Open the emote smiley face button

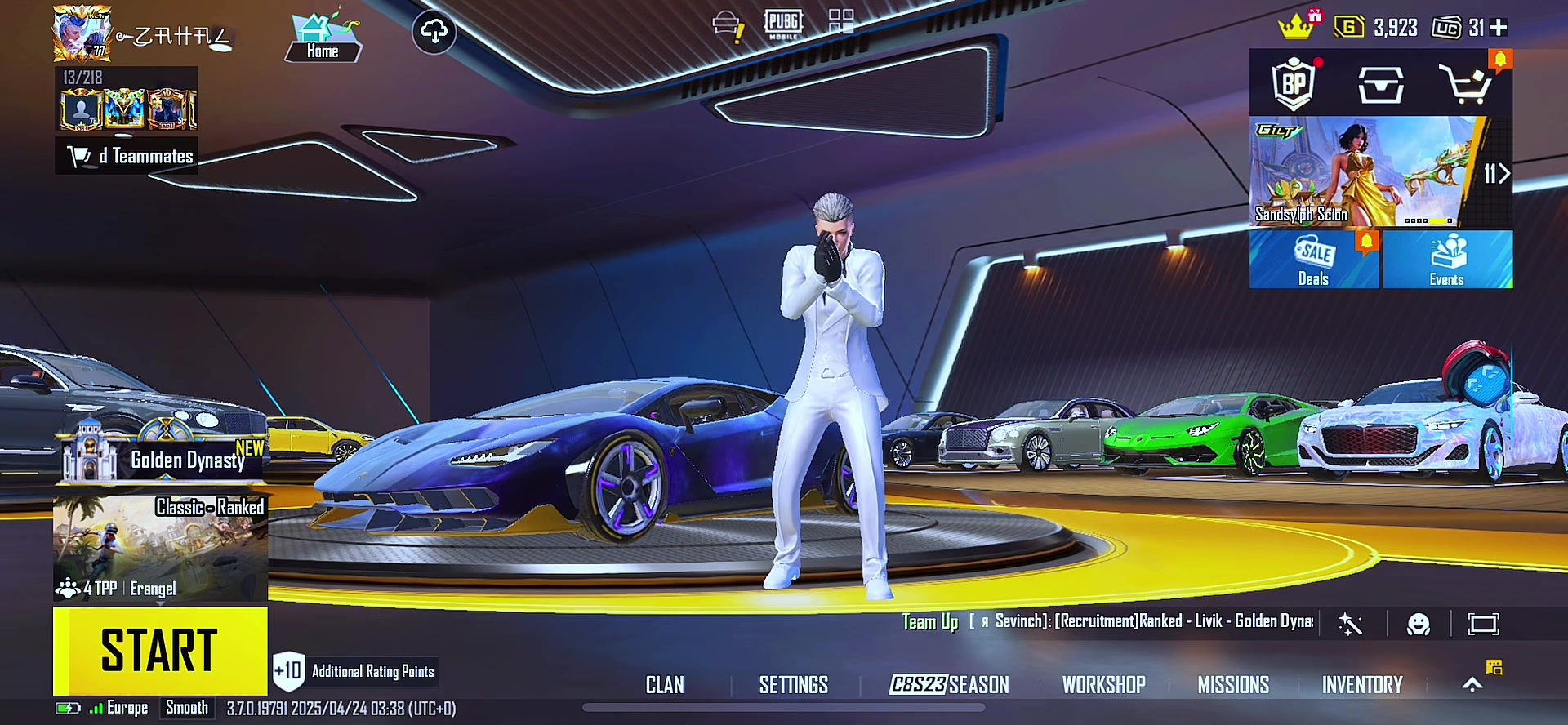(x=1419, y=625)
